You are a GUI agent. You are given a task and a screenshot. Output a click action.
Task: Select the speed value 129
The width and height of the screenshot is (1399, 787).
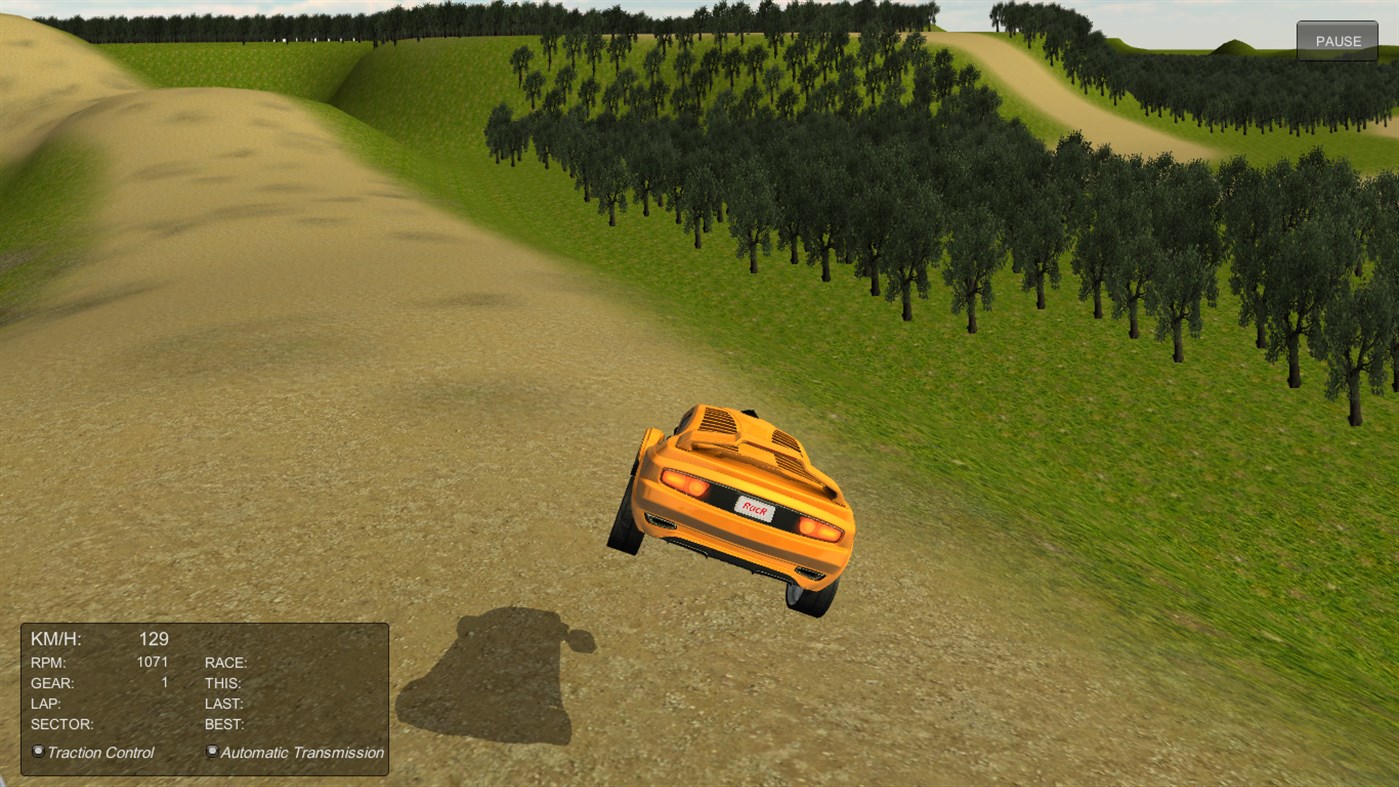point(153,638)
